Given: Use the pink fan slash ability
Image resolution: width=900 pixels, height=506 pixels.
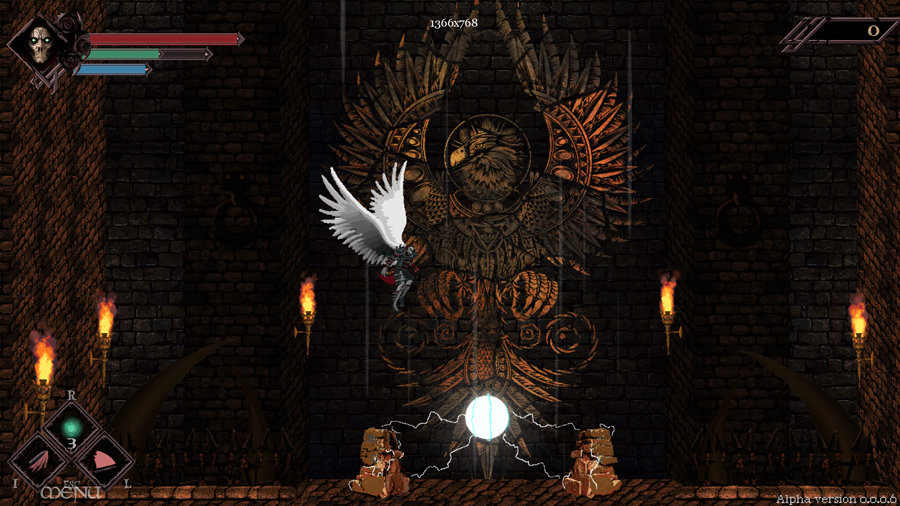Looking at the screenshot, I should click(103, 462).
